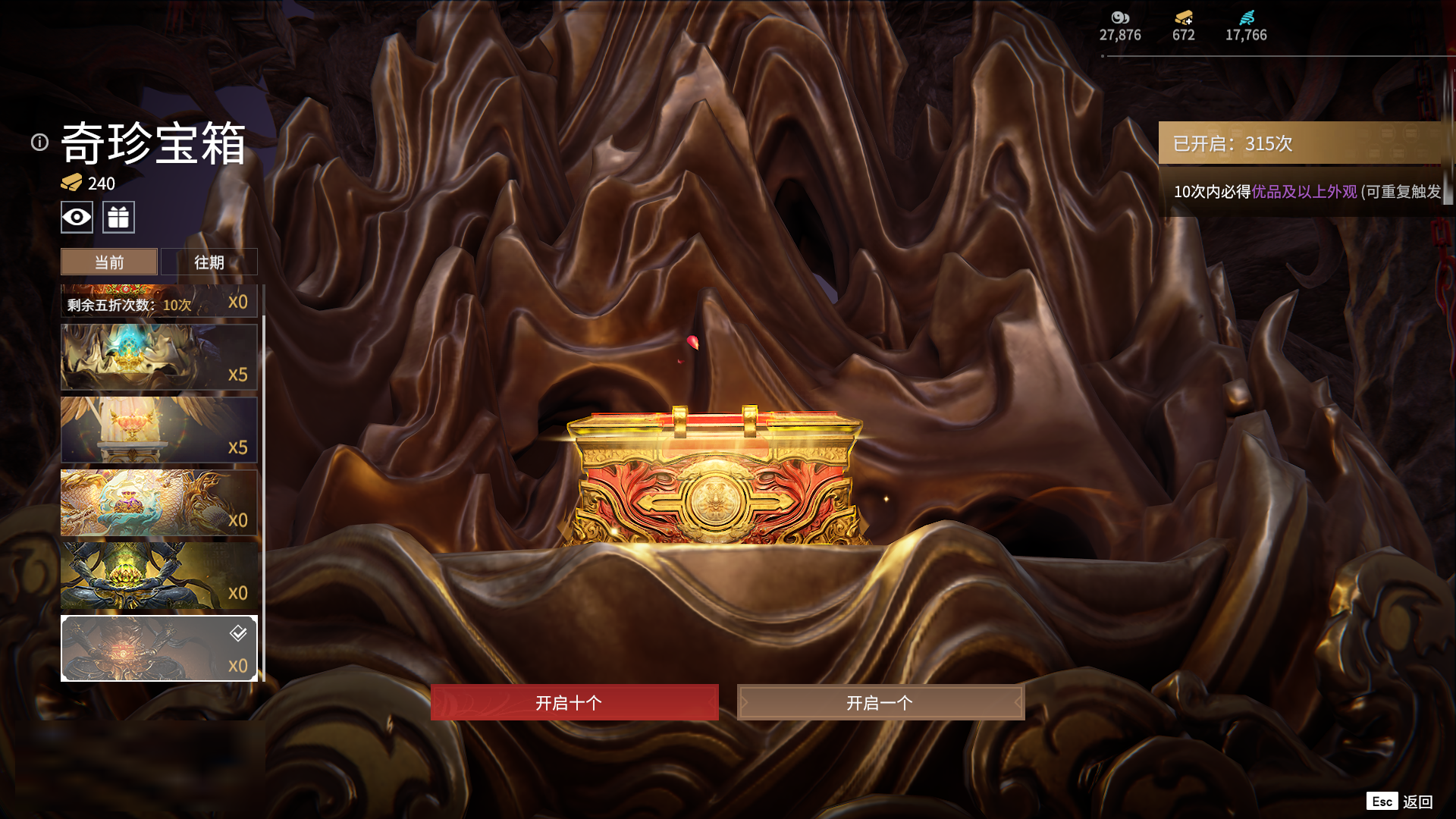Select the teal-glow chest thumbnail
The height and width of the screenshot is (819, 1456).
click(x=158, y=357)
